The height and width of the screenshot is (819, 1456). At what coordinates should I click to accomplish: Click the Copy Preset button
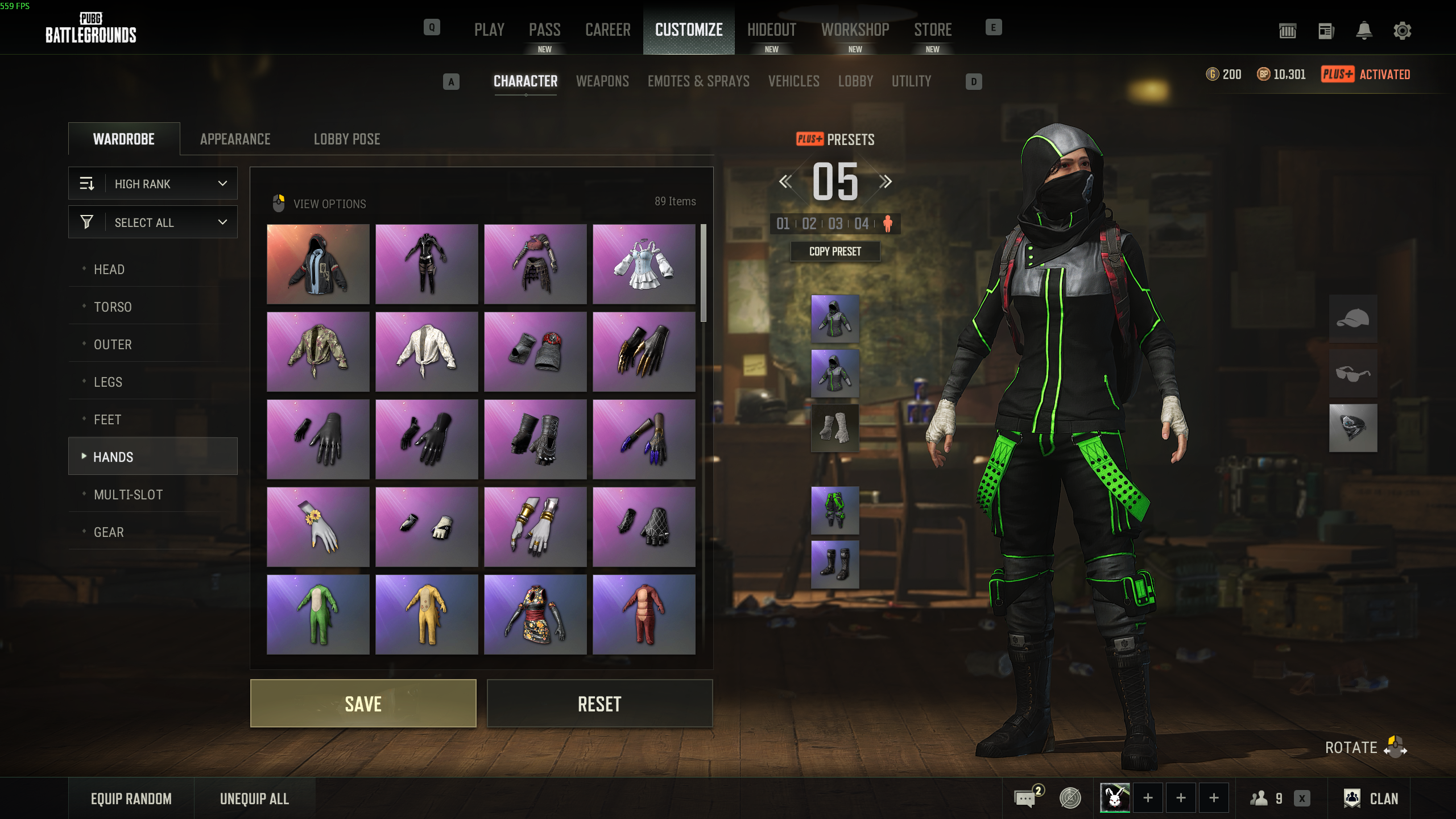(x=835, y=251)
